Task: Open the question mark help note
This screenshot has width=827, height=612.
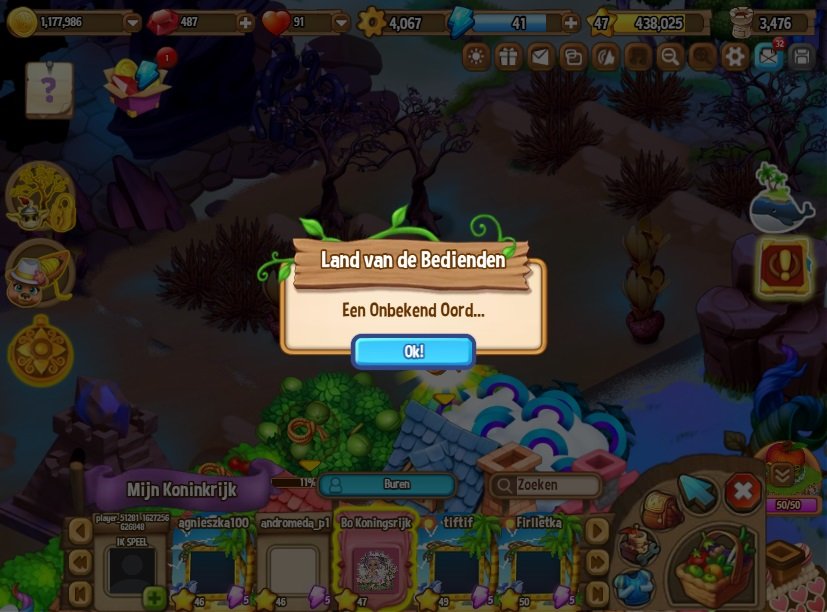Action: pyautogui.click(x=48, y=90)
